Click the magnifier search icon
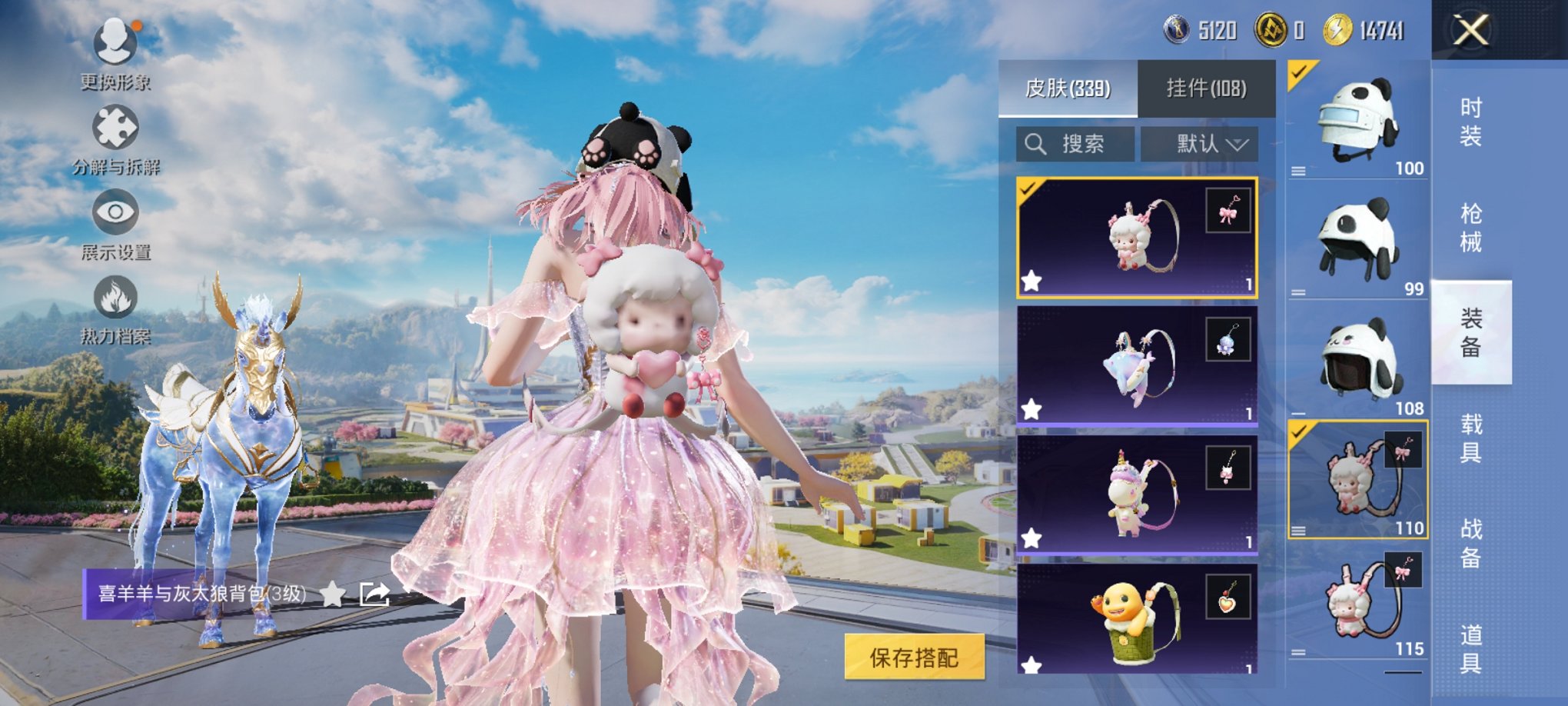 [x=1035, y=145]
